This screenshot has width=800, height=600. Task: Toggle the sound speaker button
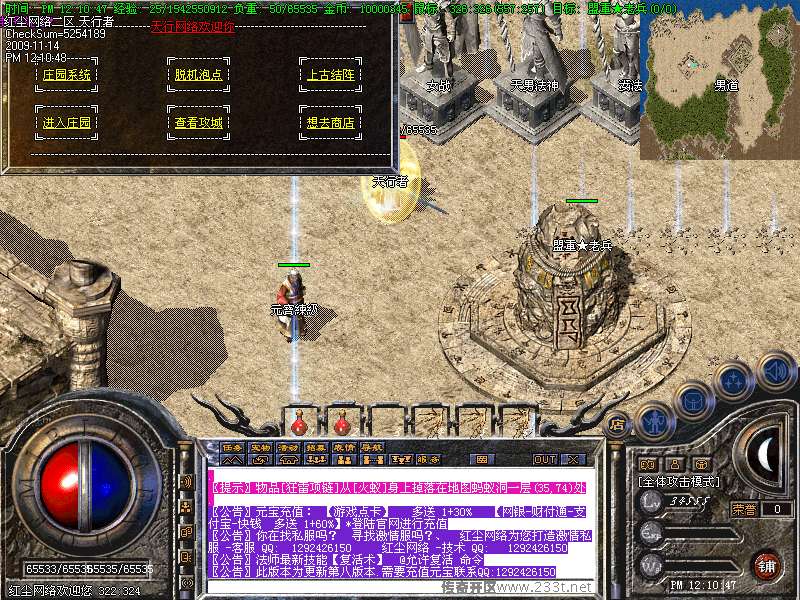(x=776, y=372)
